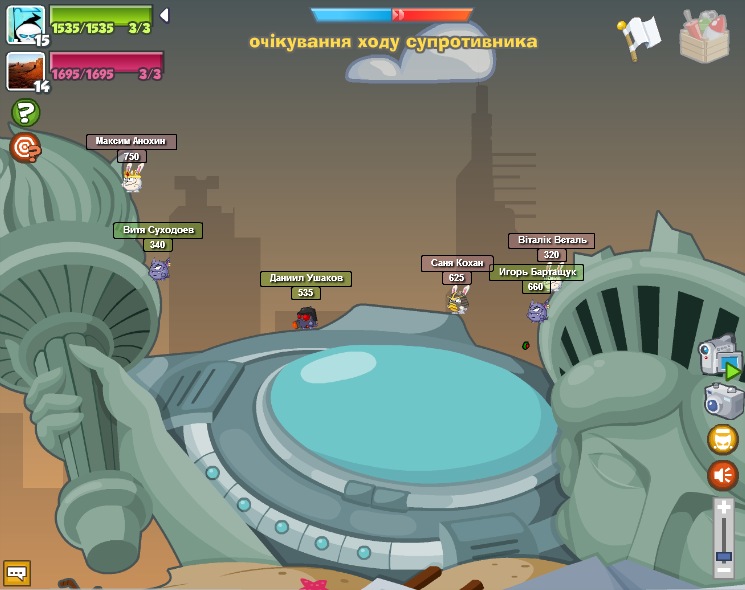Open chat with yellow speech bubble button
Viewport: 745px width, 590px height.
17,573
